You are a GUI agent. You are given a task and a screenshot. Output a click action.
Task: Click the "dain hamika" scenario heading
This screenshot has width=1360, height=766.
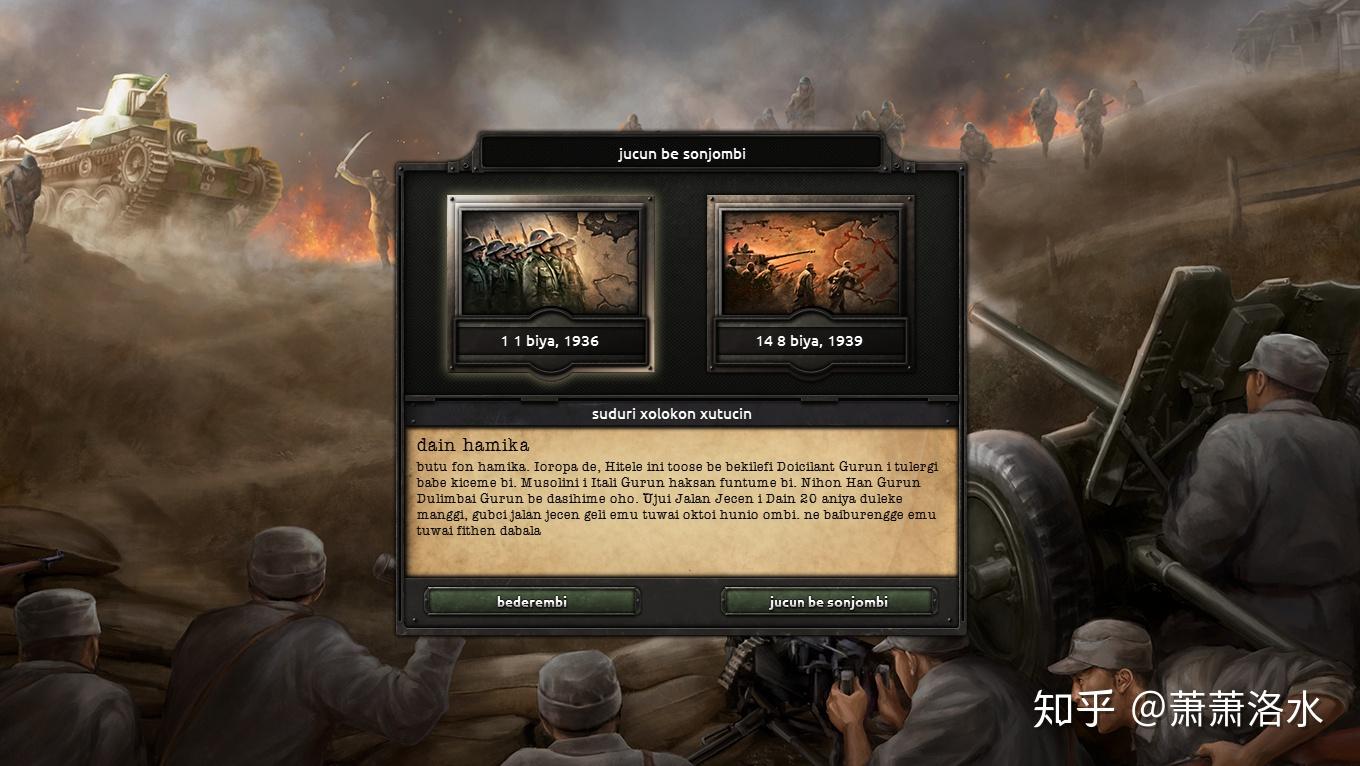point(474,445)
